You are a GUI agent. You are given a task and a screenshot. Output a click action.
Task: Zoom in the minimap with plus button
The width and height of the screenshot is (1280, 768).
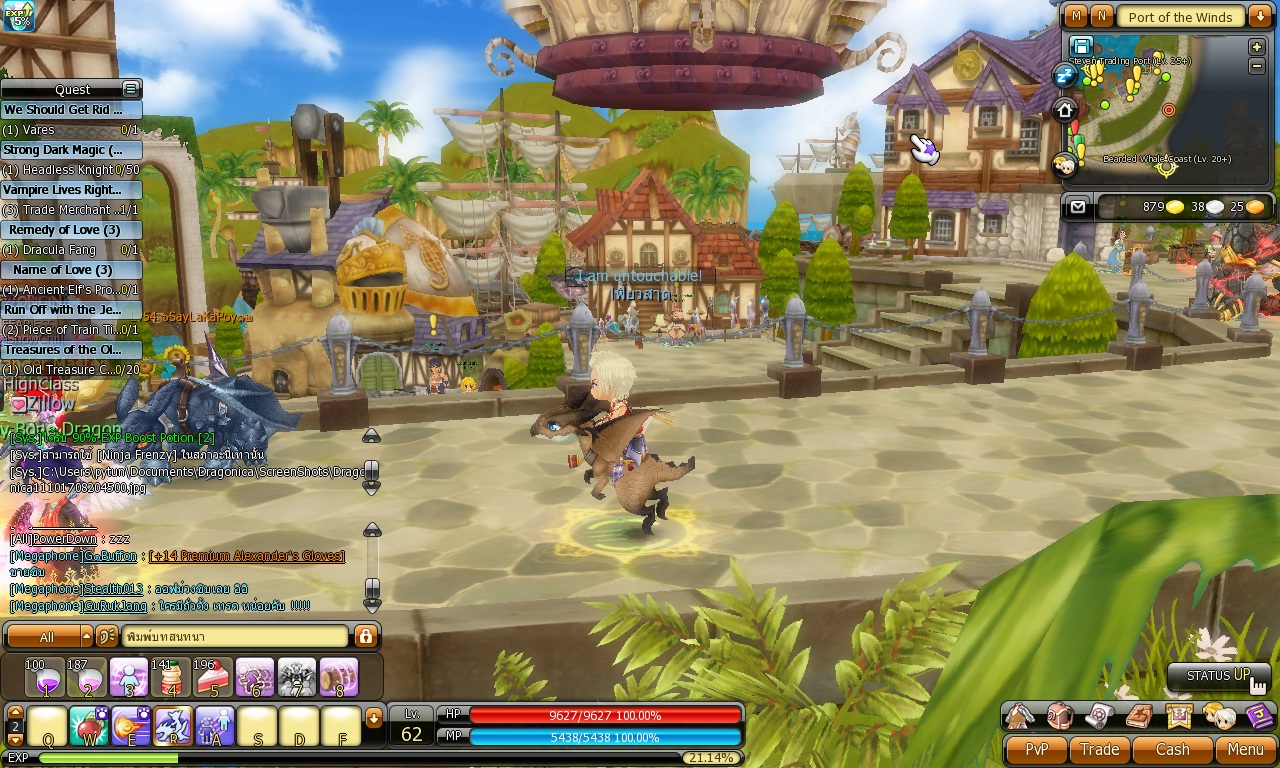point(1257,47)
